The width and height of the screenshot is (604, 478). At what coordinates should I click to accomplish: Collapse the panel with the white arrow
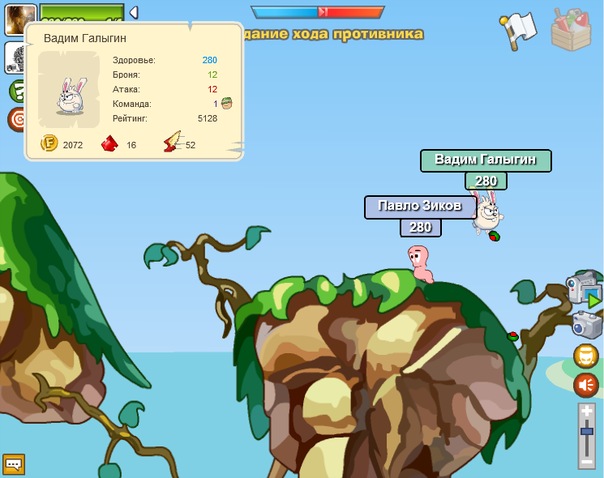tap(134, 13)
